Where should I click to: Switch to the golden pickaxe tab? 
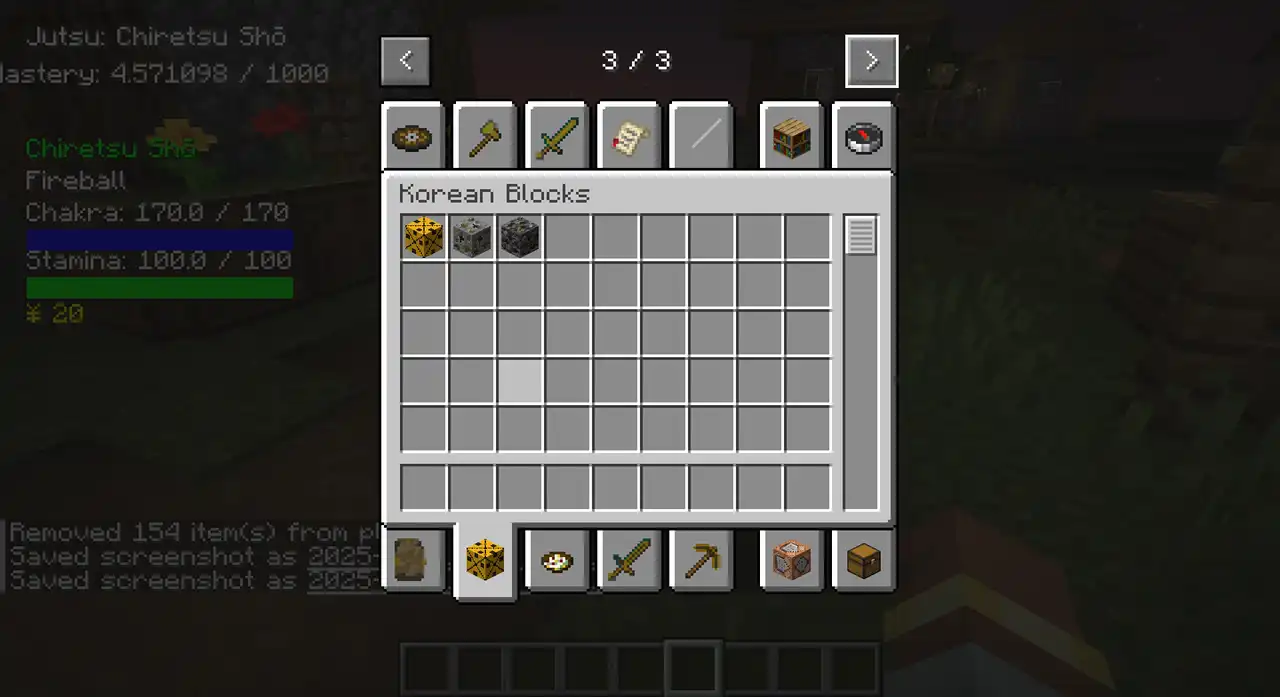(x=701, y=560)
